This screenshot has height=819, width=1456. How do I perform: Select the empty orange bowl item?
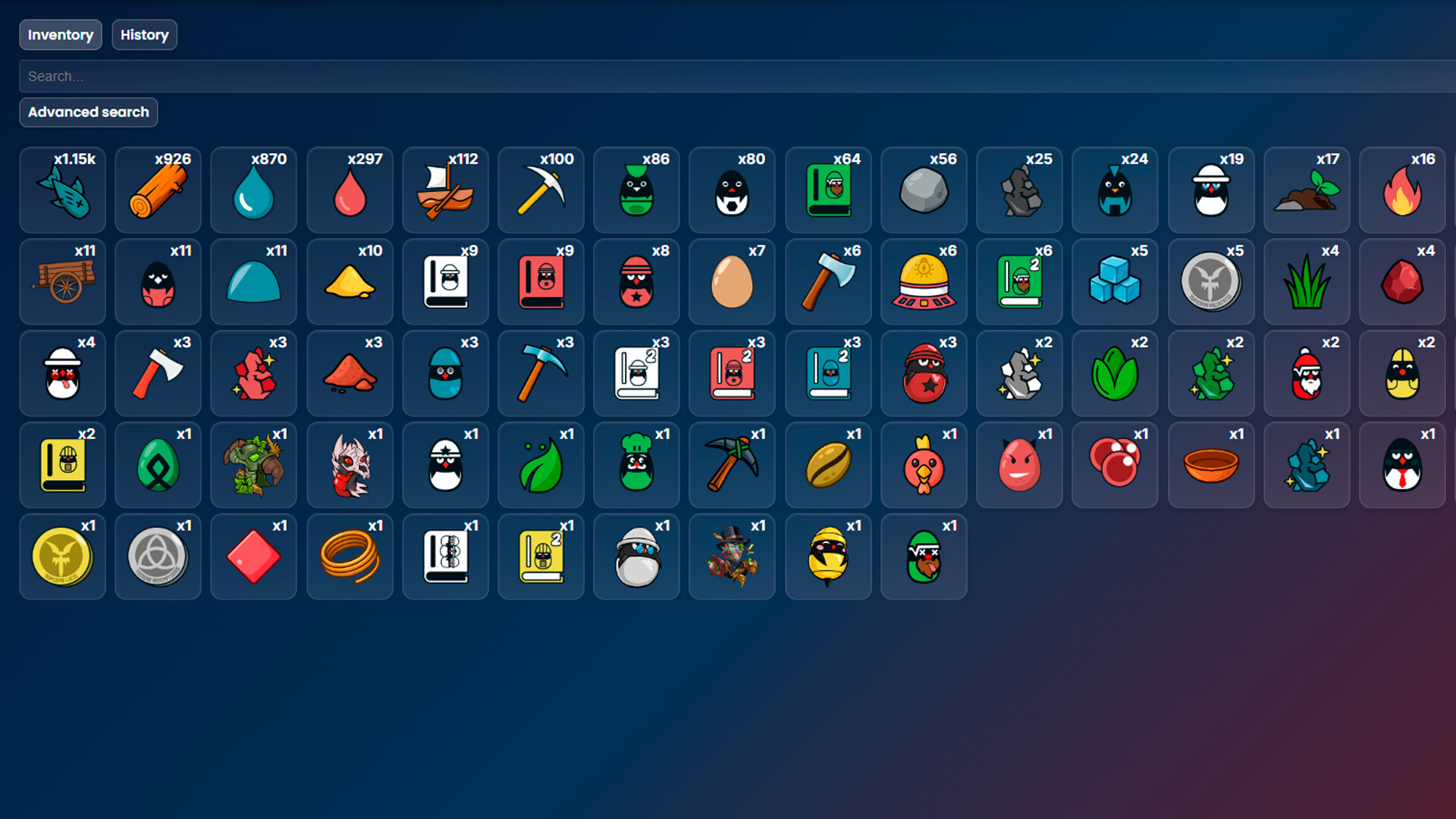coord(1211,464)
